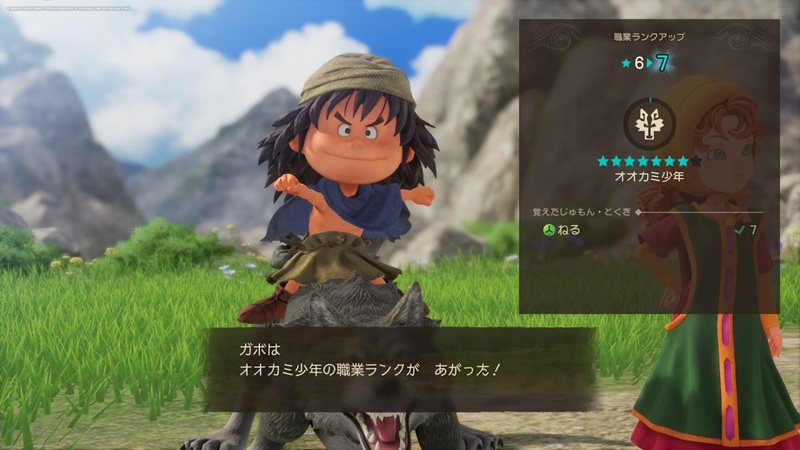Screen dimensions: 800x450
Task: Advance the ガボ rank-up dialogue message box
Action: (400, 368)
